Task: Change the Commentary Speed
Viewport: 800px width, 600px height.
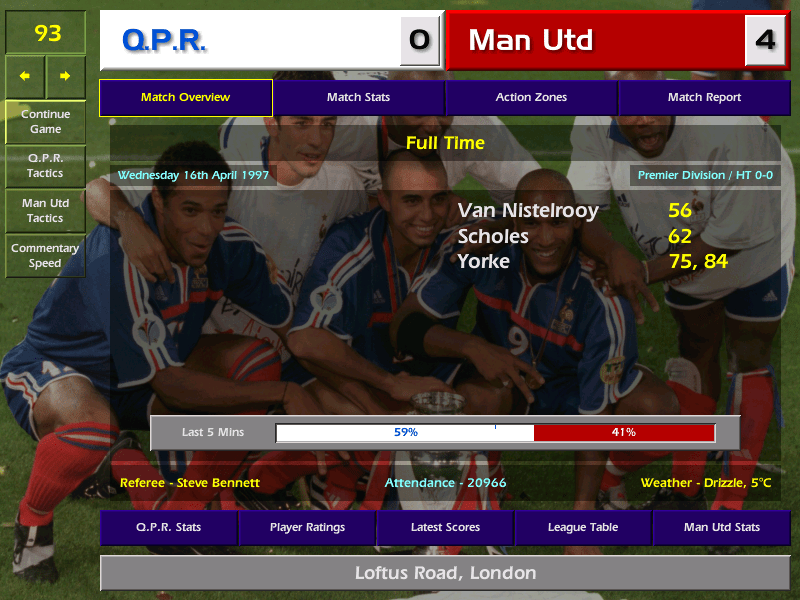Action: point(45,256)
